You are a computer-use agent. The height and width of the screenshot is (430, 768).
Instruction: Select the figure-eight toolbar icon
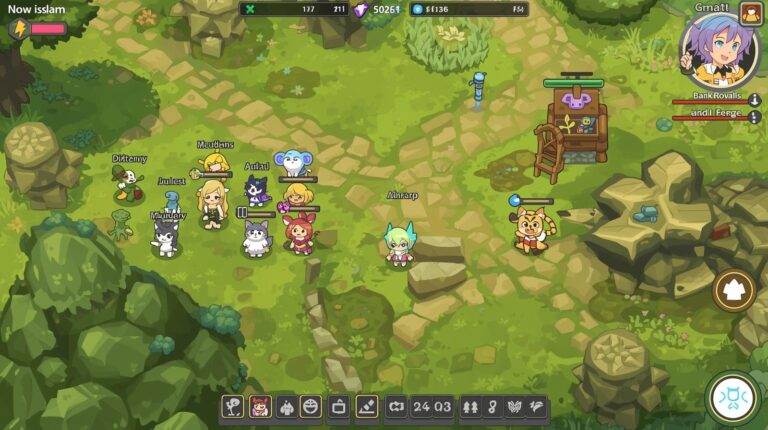[492, 407]
